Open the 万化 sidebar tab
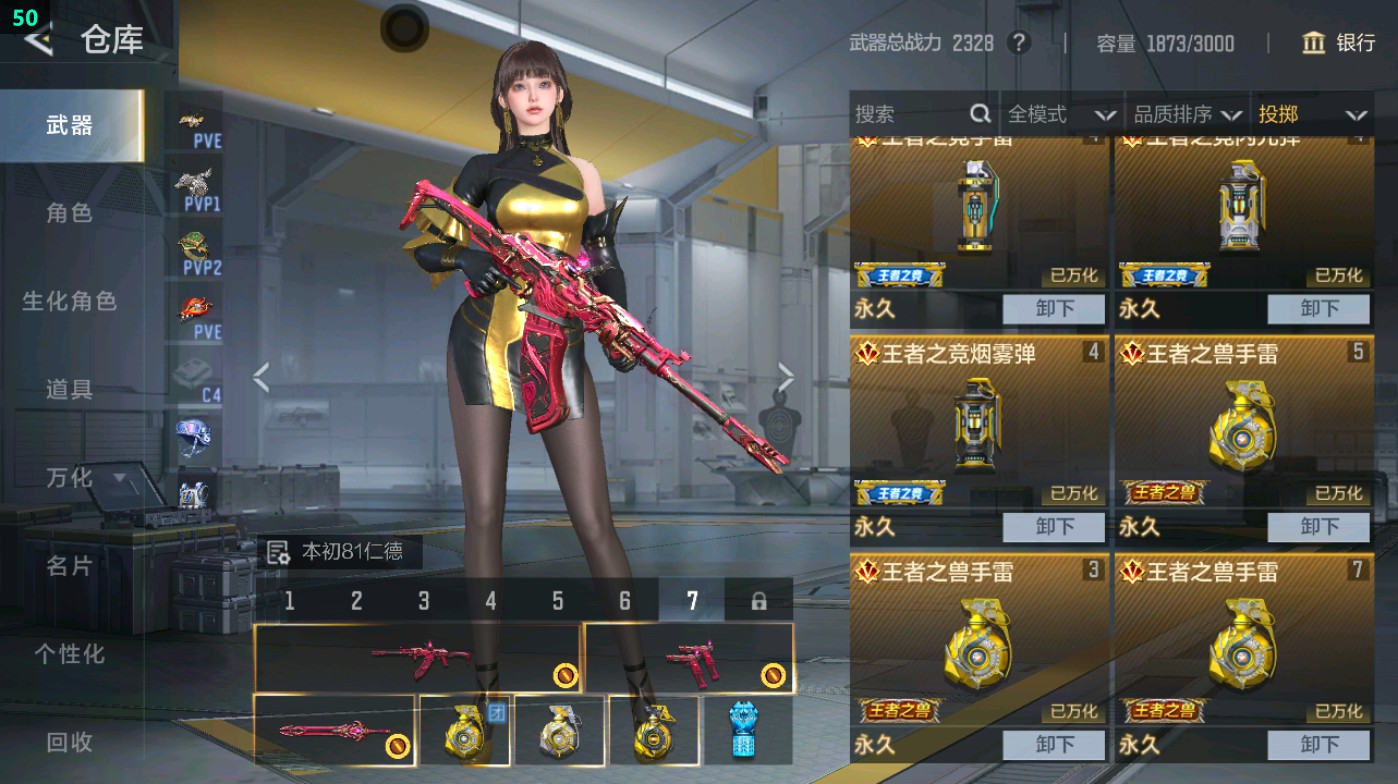The image size is (1398, 784). 70,479
